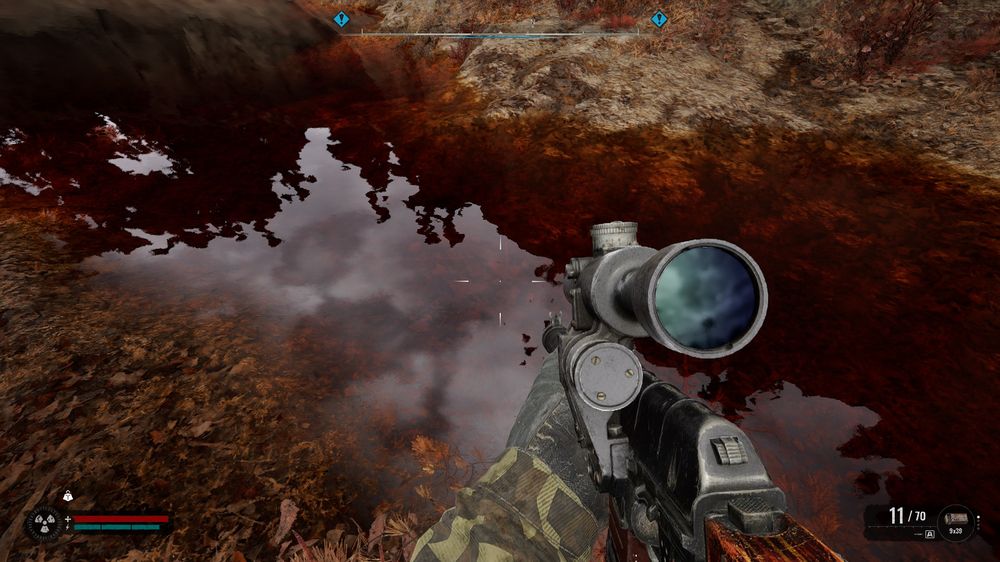Click the radiation trefoil indicator icon
This screenshot has width=1000, height=562.
46,523
